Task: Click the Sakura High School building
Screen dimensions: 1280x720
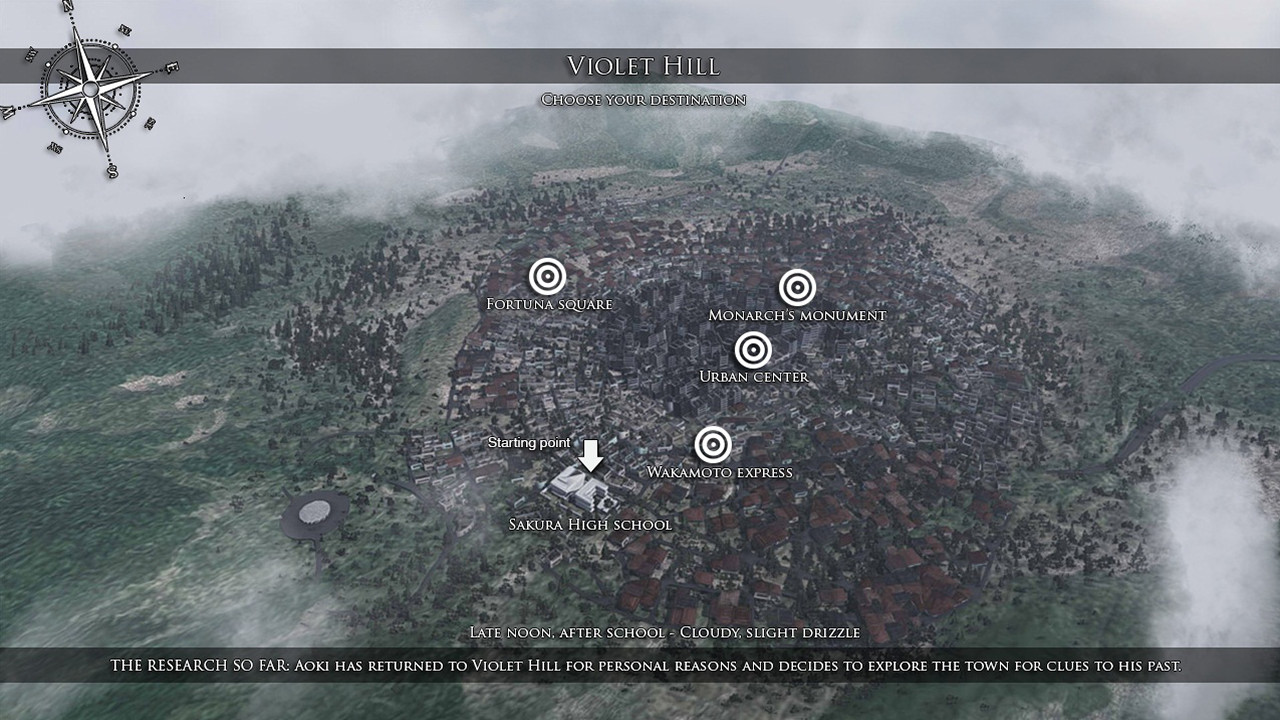Action: 577,487
